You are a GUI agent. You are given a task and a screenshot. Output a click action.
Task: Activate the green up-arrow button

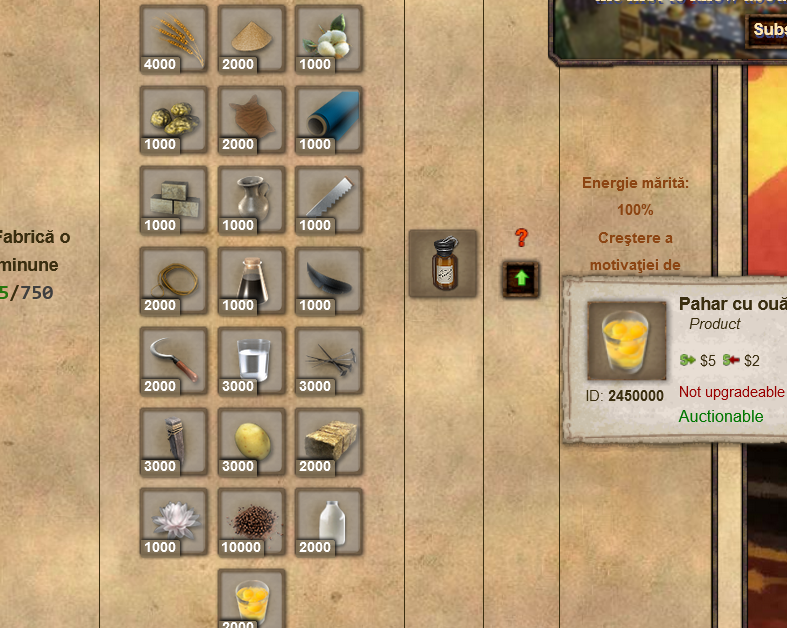[x=521, y=279]
